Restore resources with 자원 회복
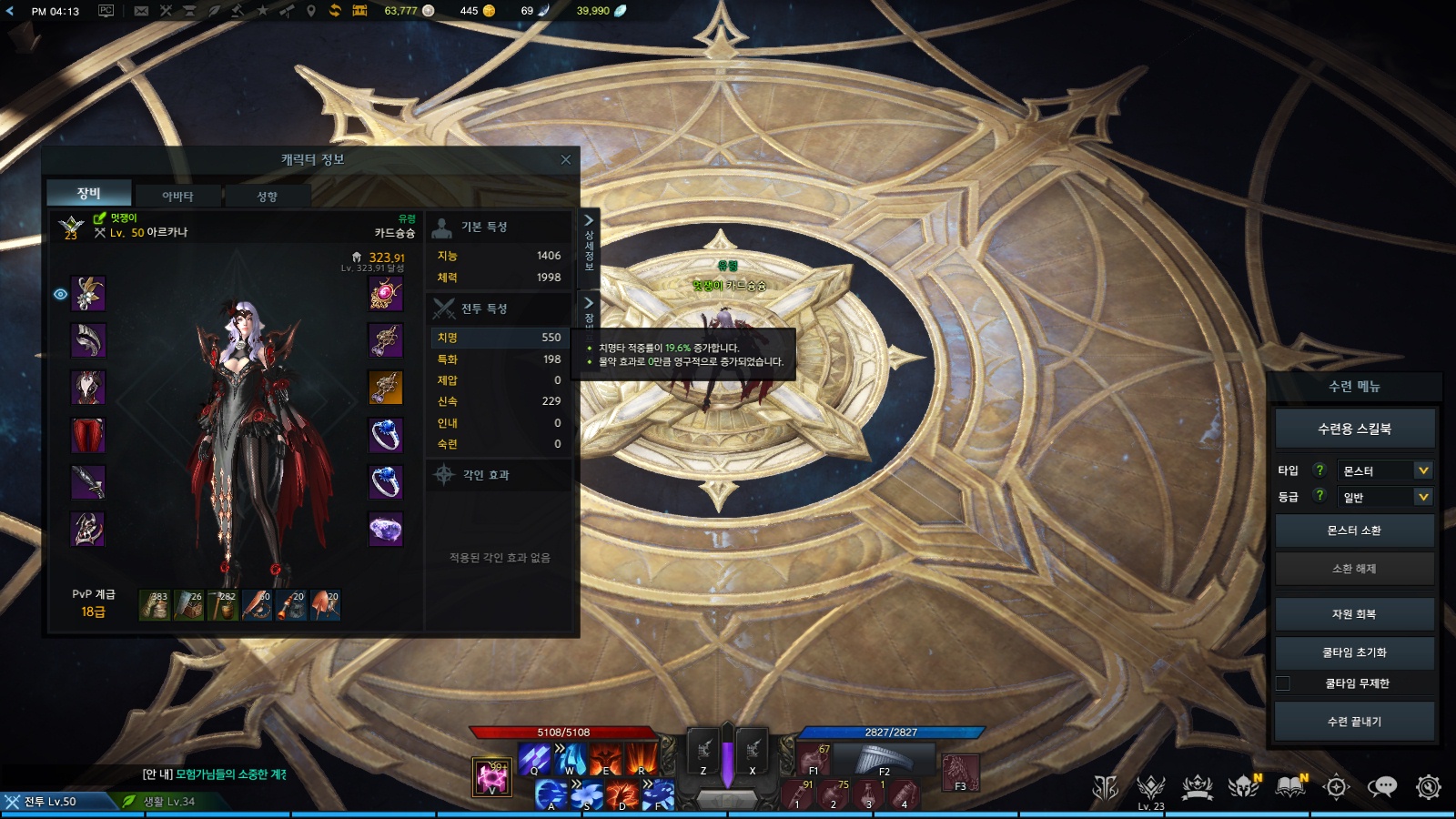 (x=1354, y=614)
